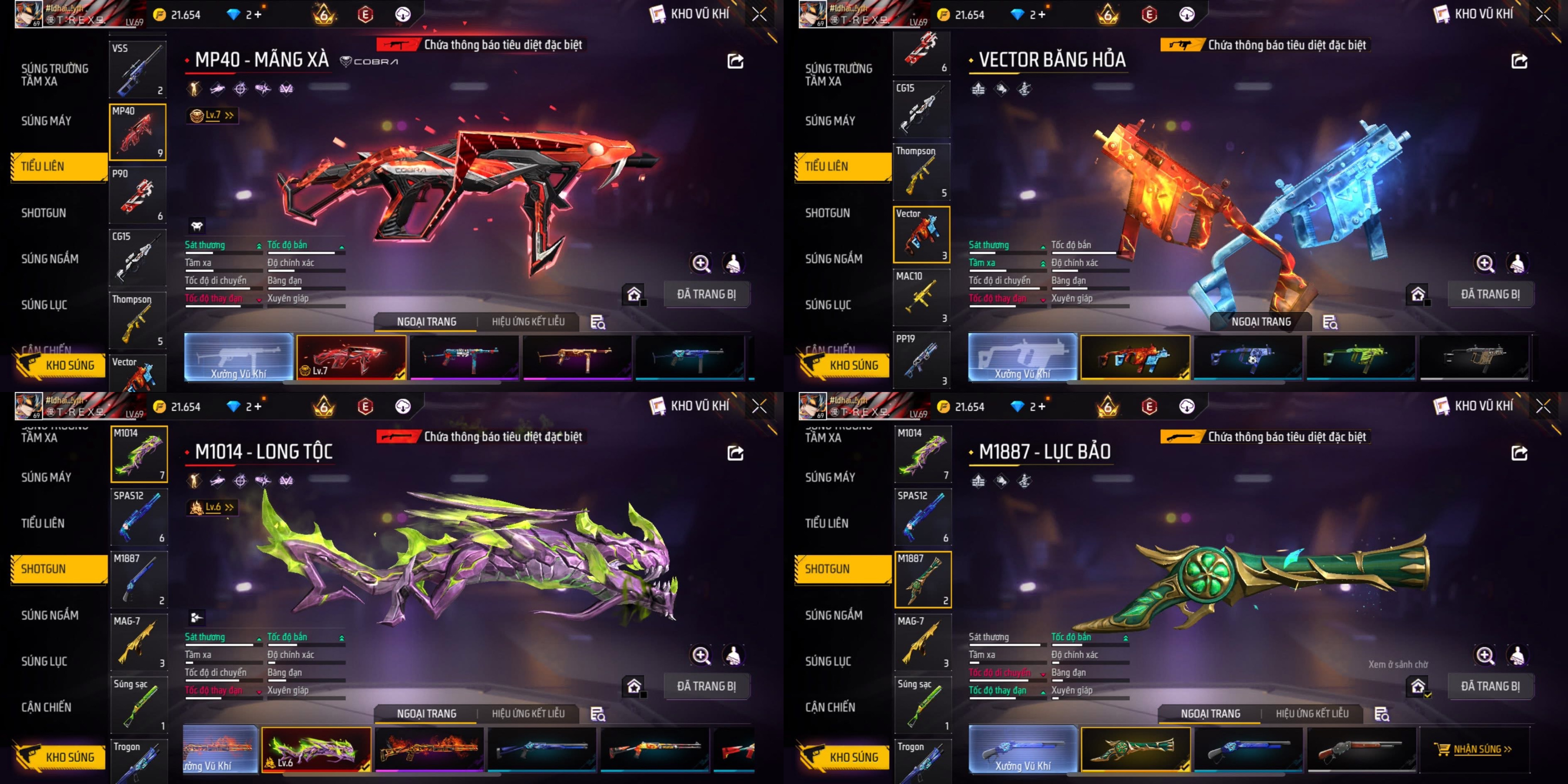The image size is (1568, 784).
Task: Open the PP19 weapon slot
Action: [921, 360]
